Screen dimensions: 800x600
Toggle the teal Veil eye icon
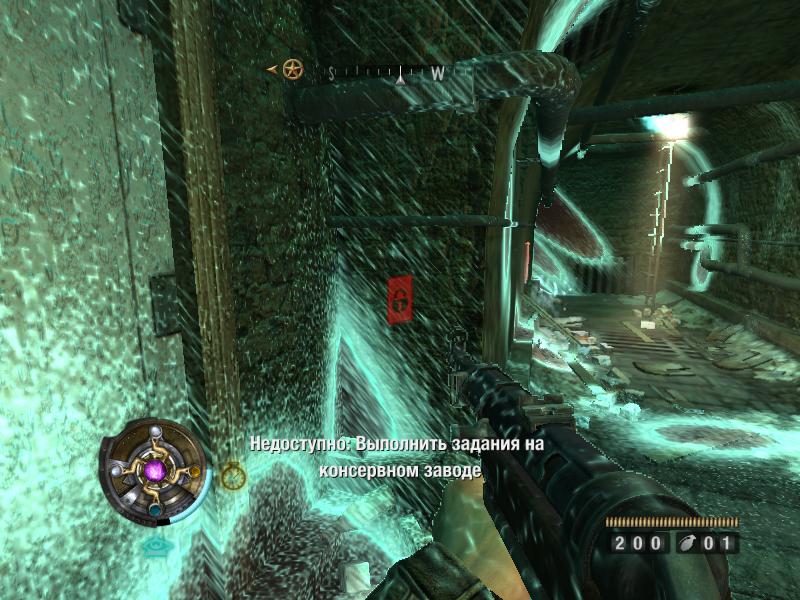click(x=156, y=546)
